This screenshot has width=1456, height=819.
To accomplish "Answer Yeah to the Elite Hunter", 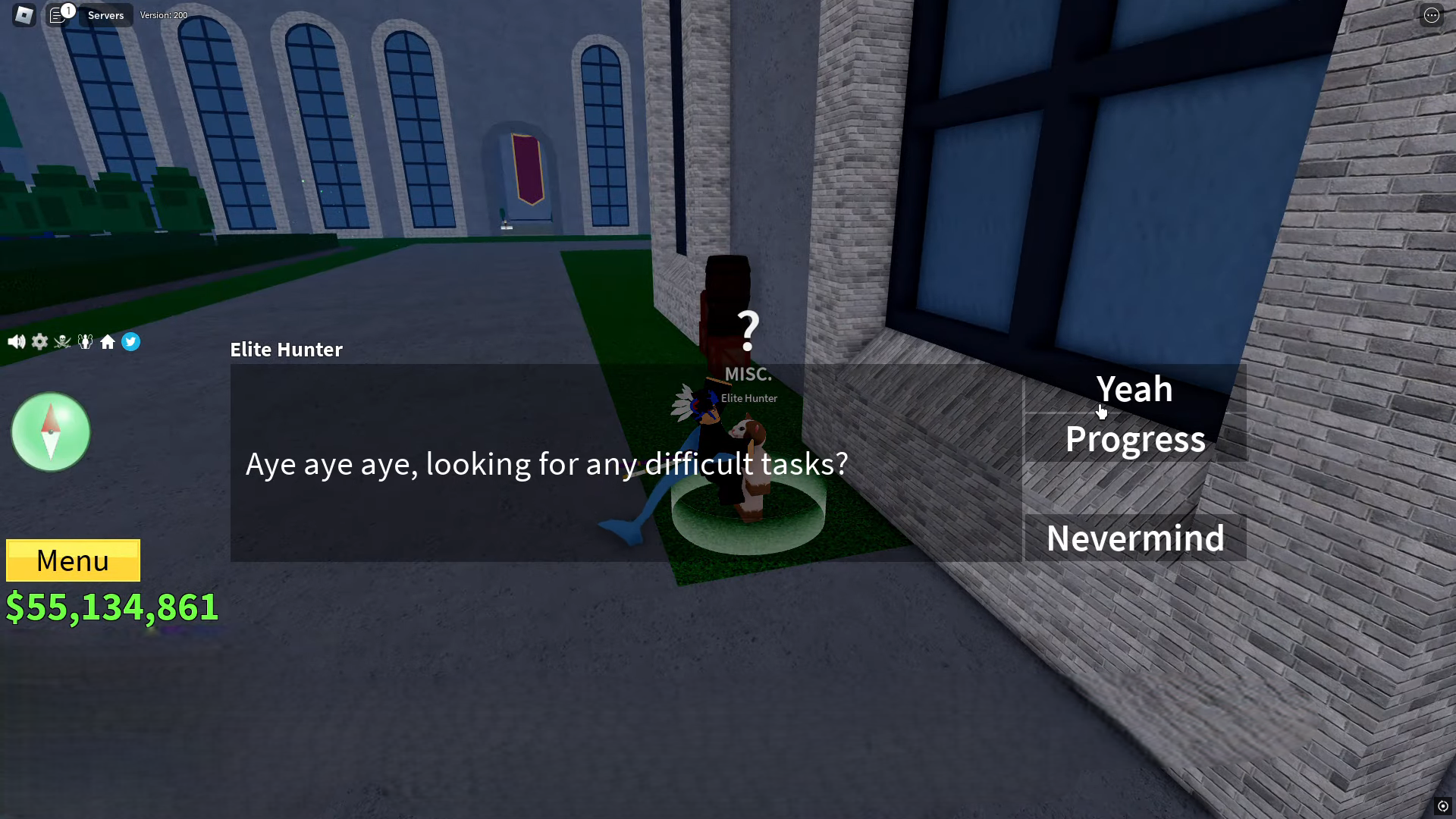I will [1134, 389].
